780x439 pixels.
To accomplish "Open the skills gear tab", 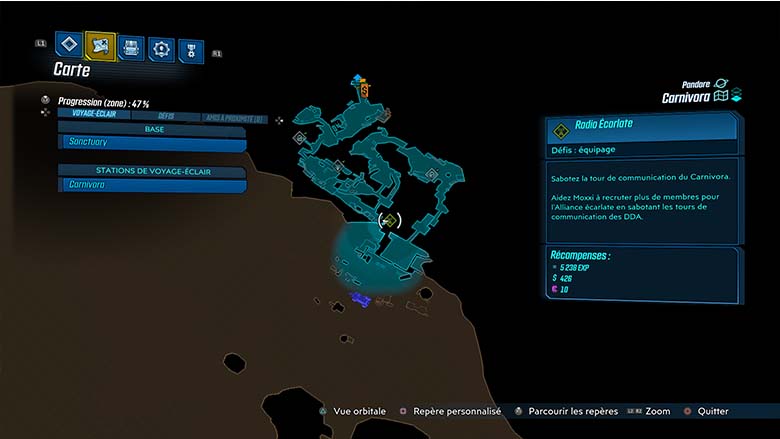I will coord(161,48).
